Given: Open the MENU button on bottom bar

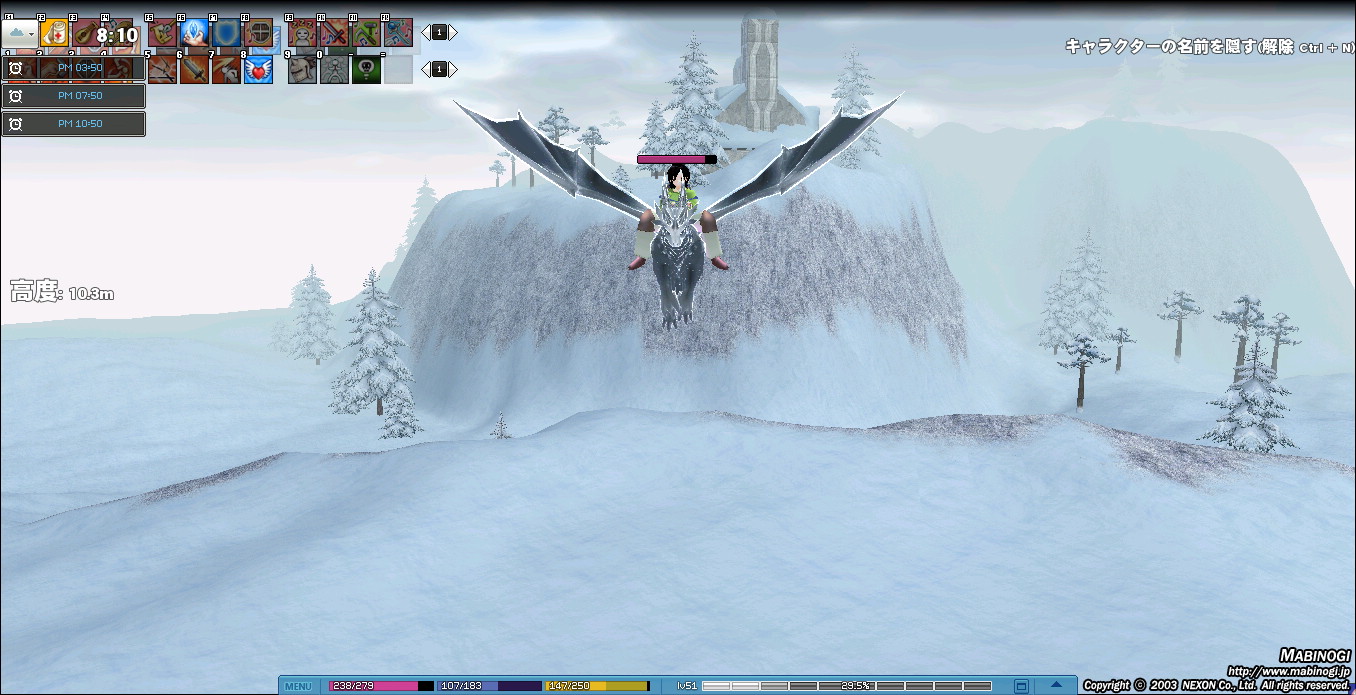Looking at the screenshot, I should coord(298,686).
